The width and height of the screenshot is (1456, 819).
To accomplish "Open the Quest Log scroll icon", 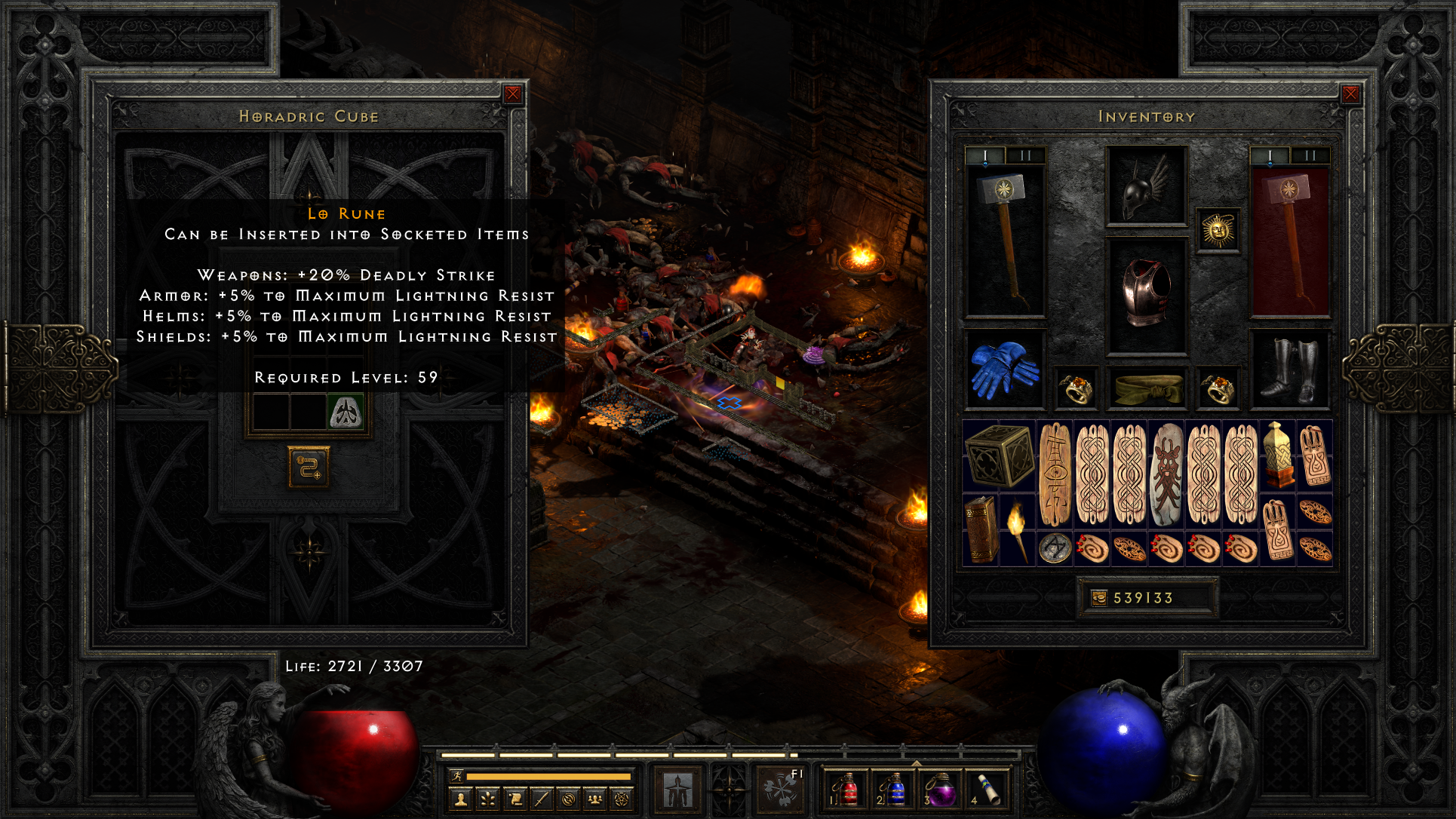I will click(x=515, y=799).
